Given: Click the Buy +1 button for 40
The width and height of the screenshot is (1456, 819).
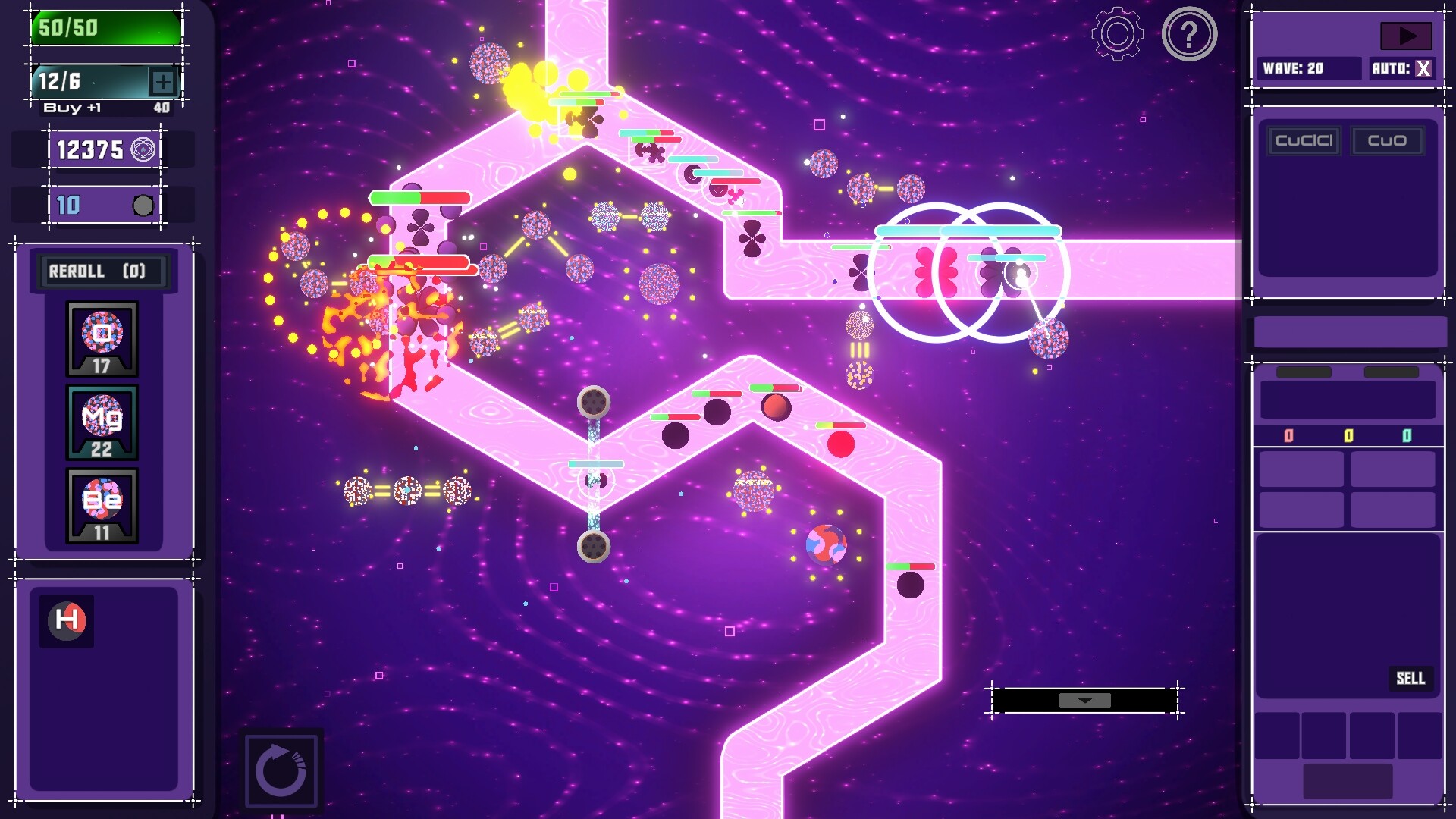Looking at the screenshot, I should click(105, 107).
